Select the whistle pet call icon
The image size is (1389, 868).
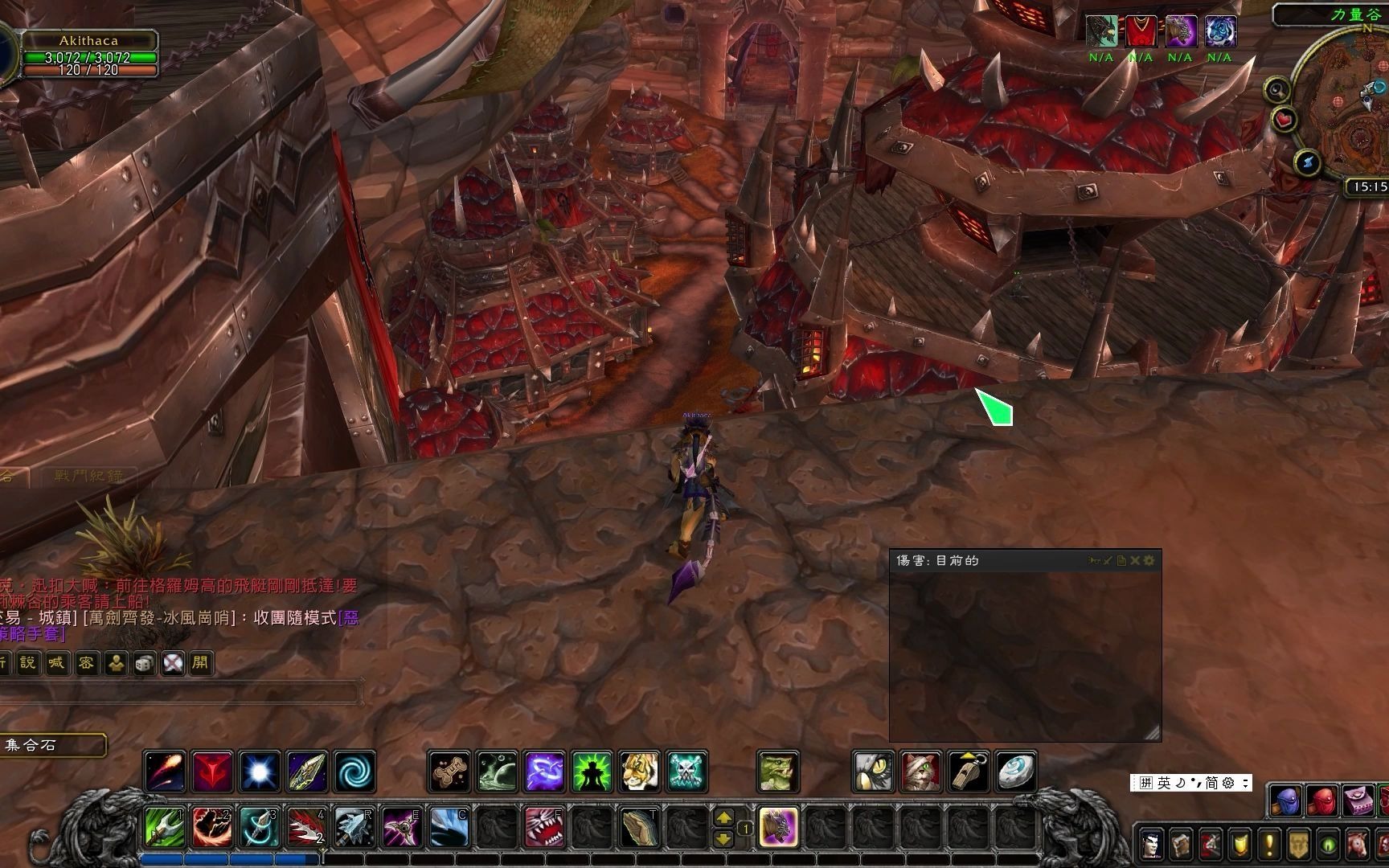pyautogui.click(x=969, y=772)
